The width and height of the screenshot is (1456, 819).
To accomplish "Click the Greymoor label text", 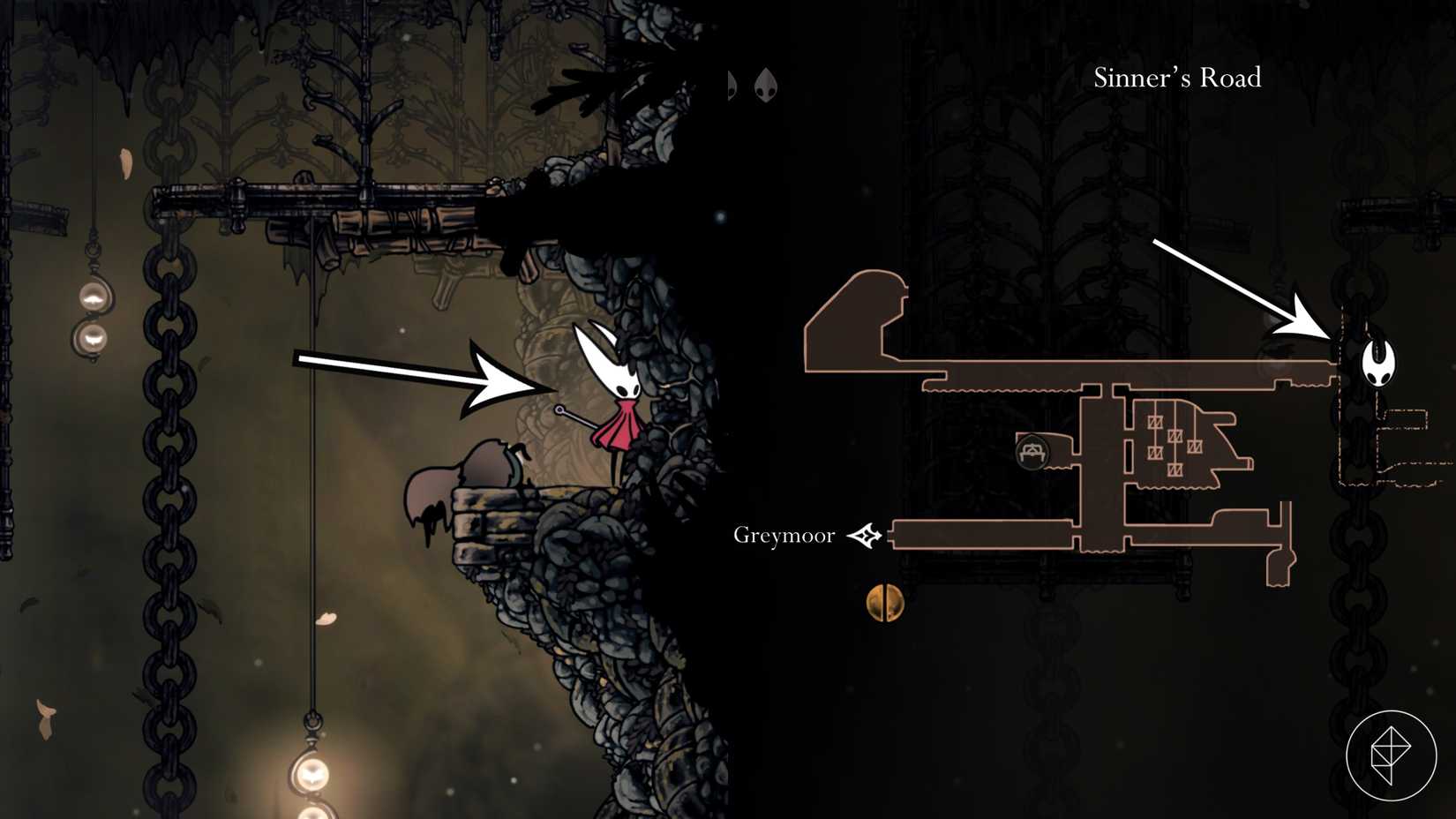I will (784, 534).
